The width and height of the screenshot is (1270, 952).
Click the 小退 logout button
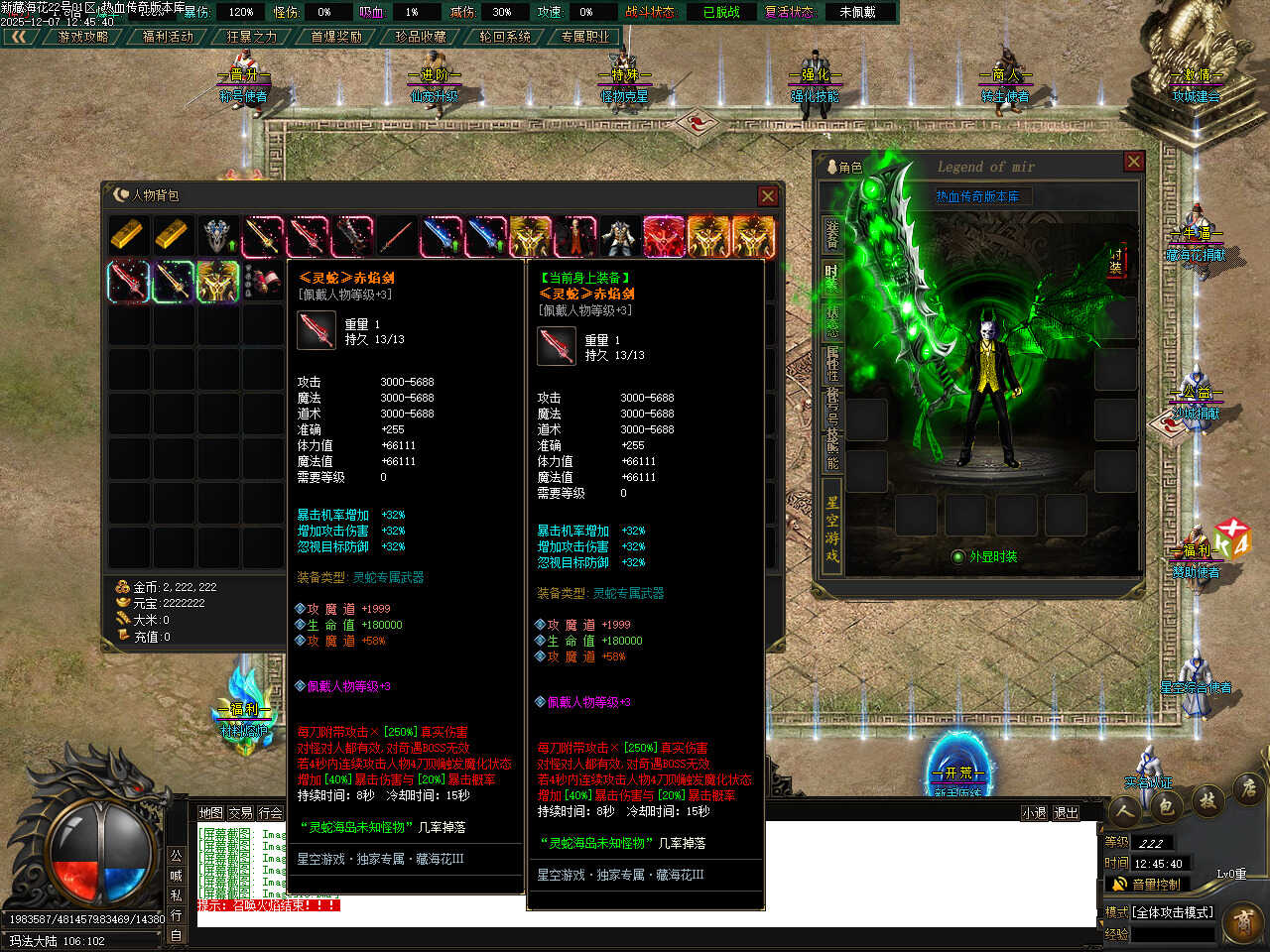(1035, 812)
